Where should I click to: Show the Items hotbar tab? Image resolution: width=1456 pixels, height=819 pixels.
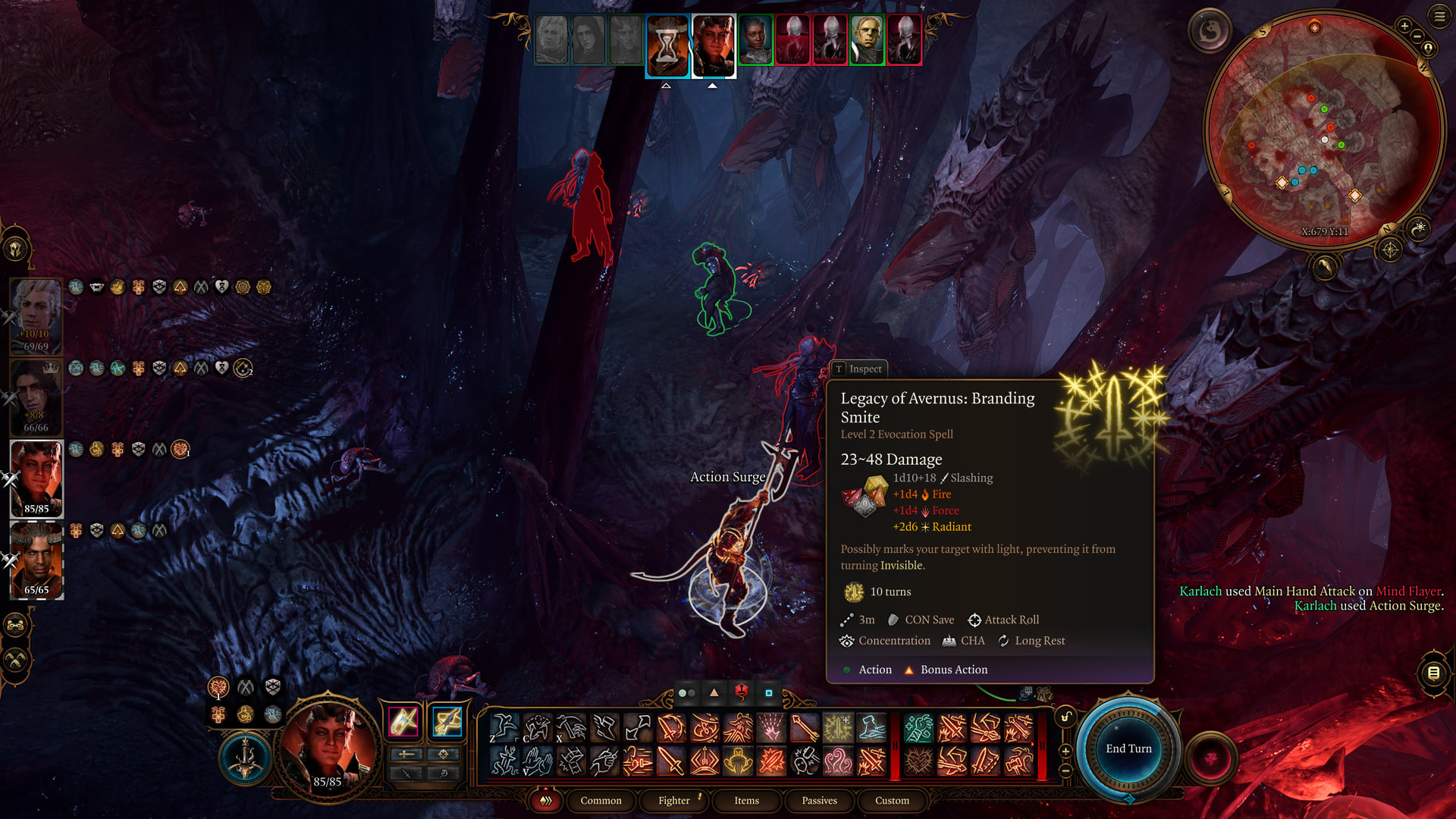[x=746, y=800]
